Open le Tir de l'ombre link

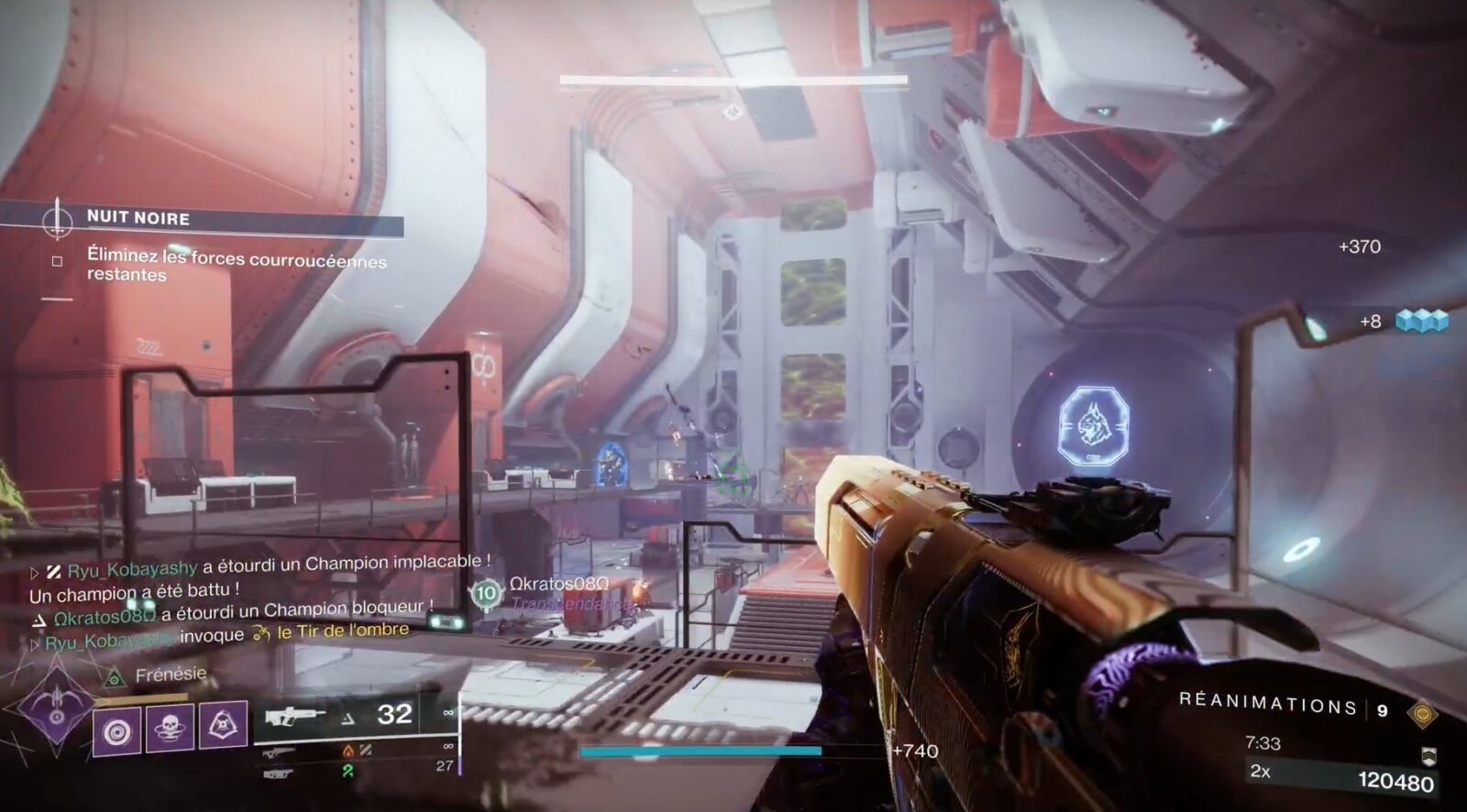(340, 631)
